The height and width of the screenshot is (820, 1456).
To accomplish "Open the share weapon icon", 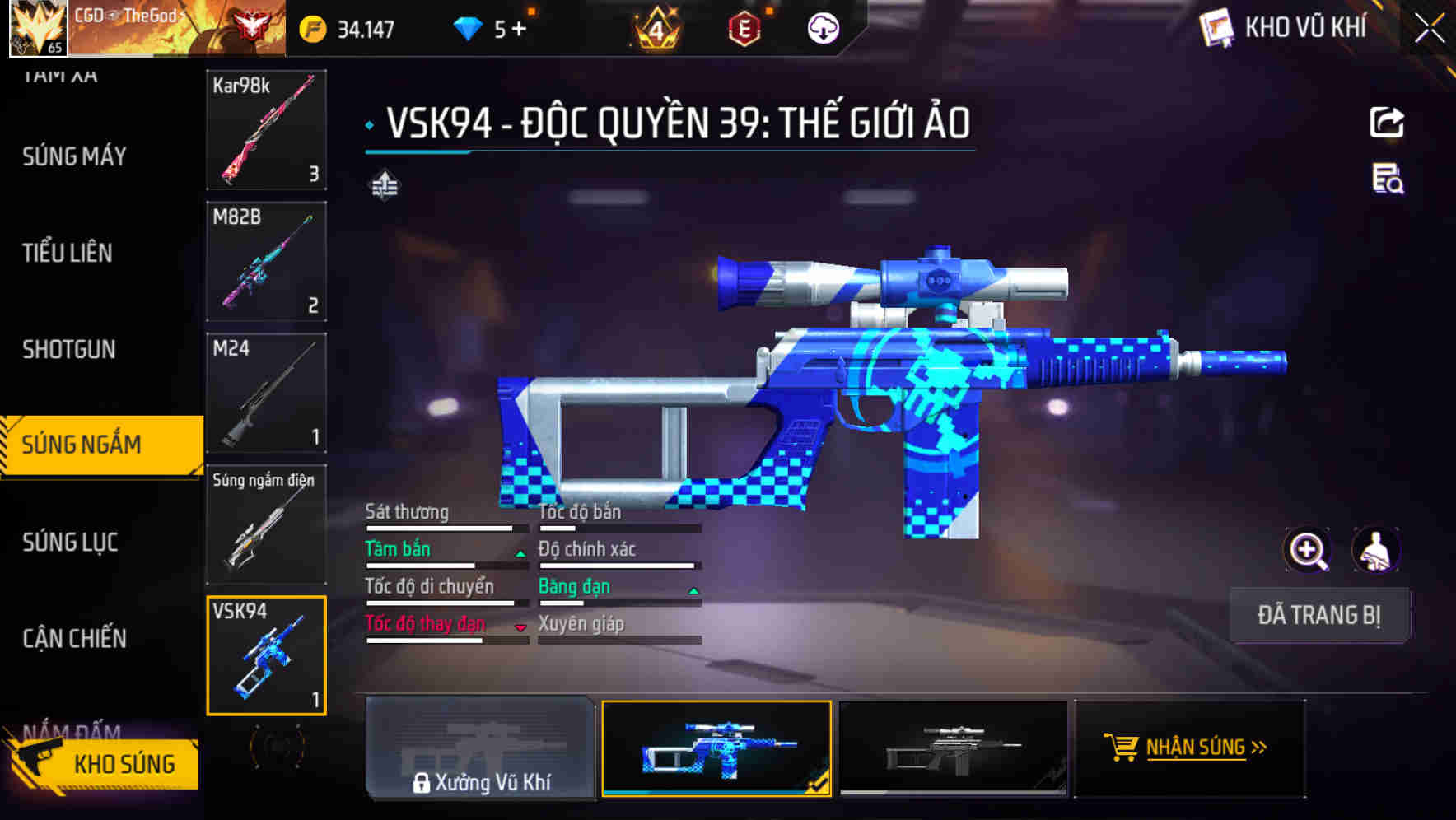I will [1388, 121].
